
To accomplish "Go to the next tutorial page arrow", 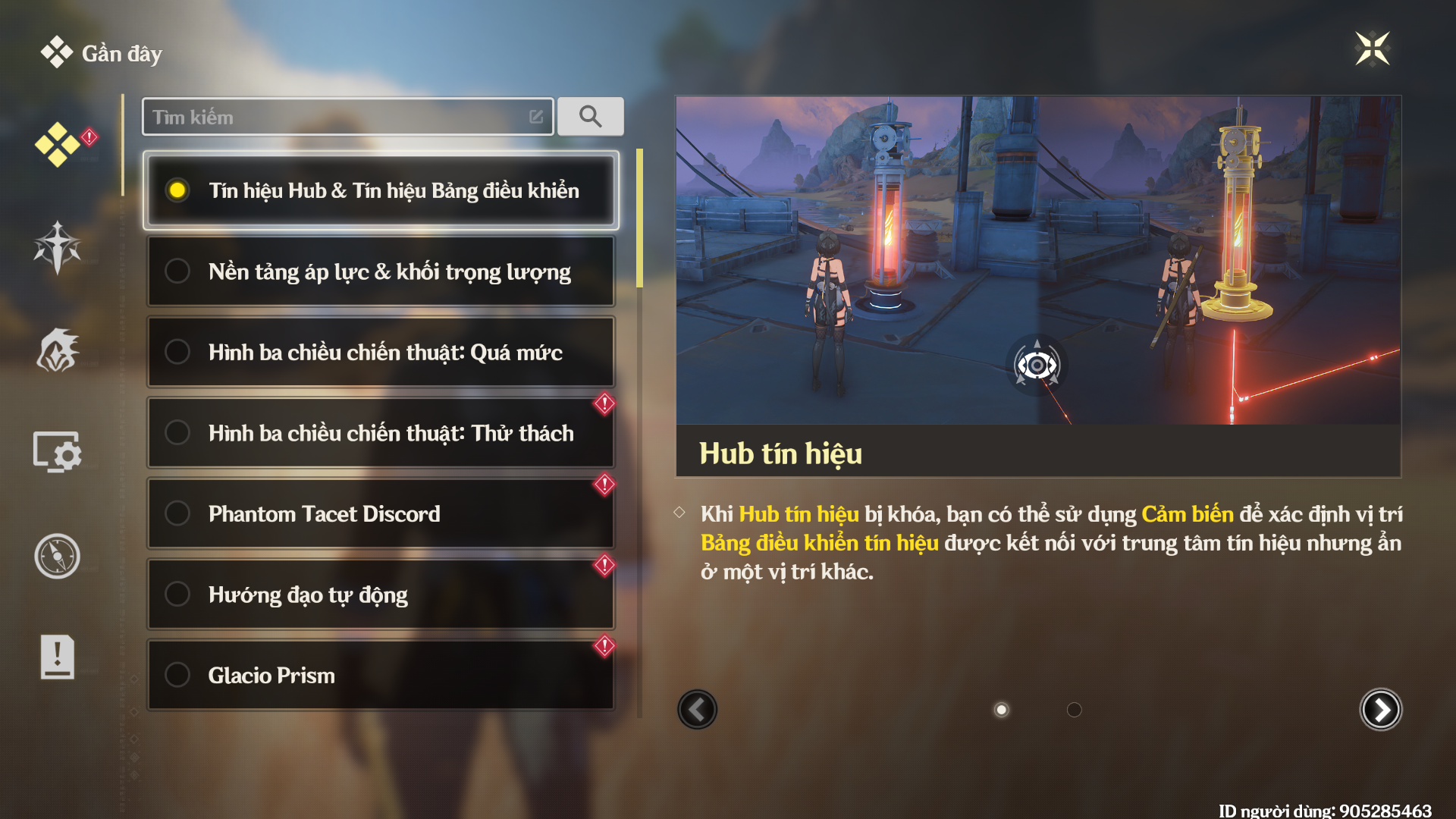I will (x=1380, y=710).
